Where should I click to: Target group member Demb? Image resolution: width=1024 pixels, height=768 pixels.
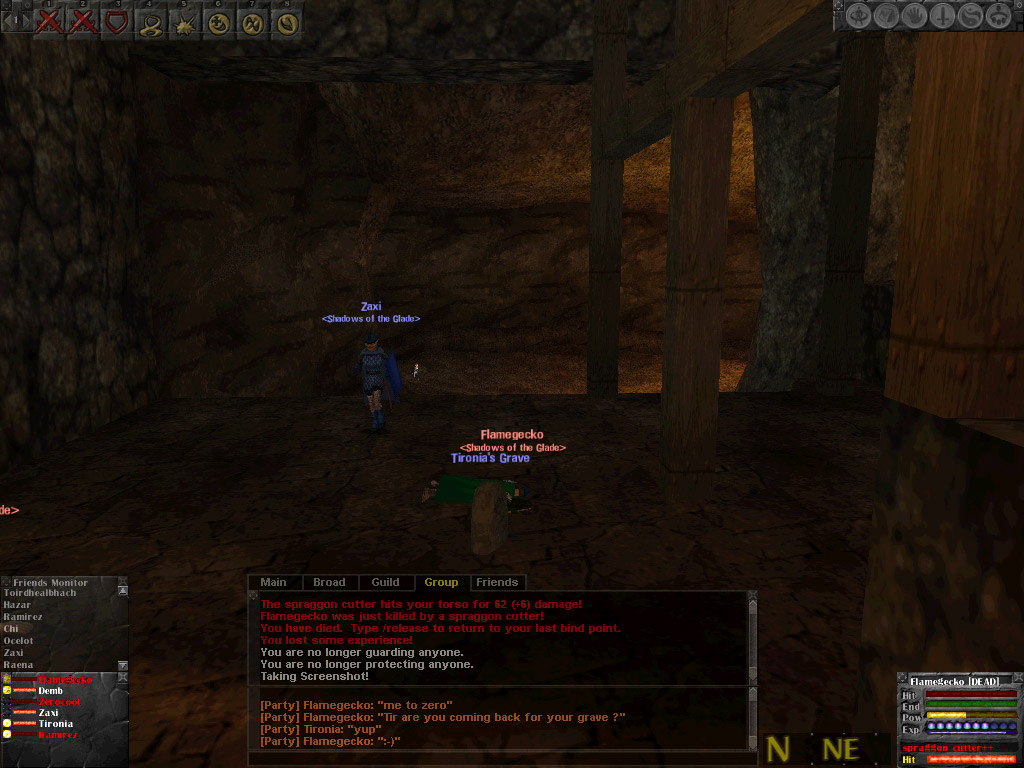pos(50,691)
